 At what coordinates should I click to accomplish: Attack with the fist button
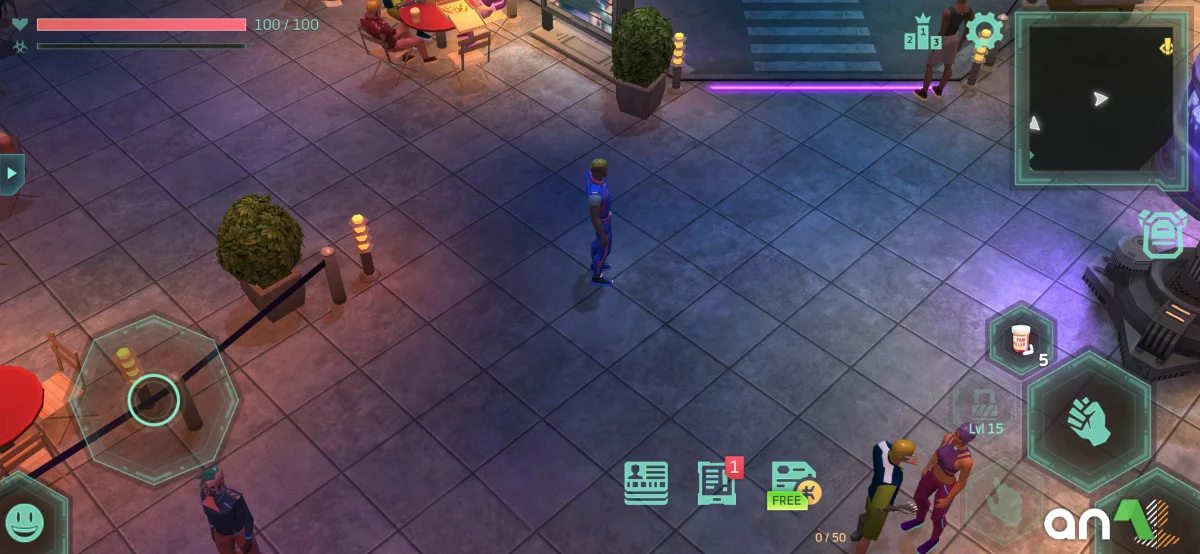pyautogui.click(x=1089, y=420)
